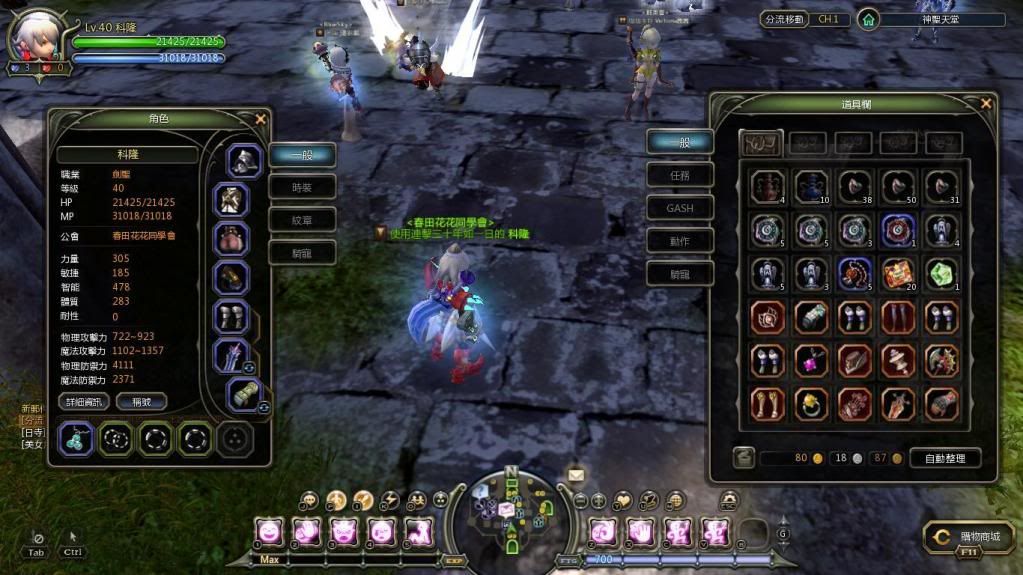The height and width of the screenshot is (575, 1023).
Task: Close the 道具欄 inventory window
Action: (x=986, y=103)
